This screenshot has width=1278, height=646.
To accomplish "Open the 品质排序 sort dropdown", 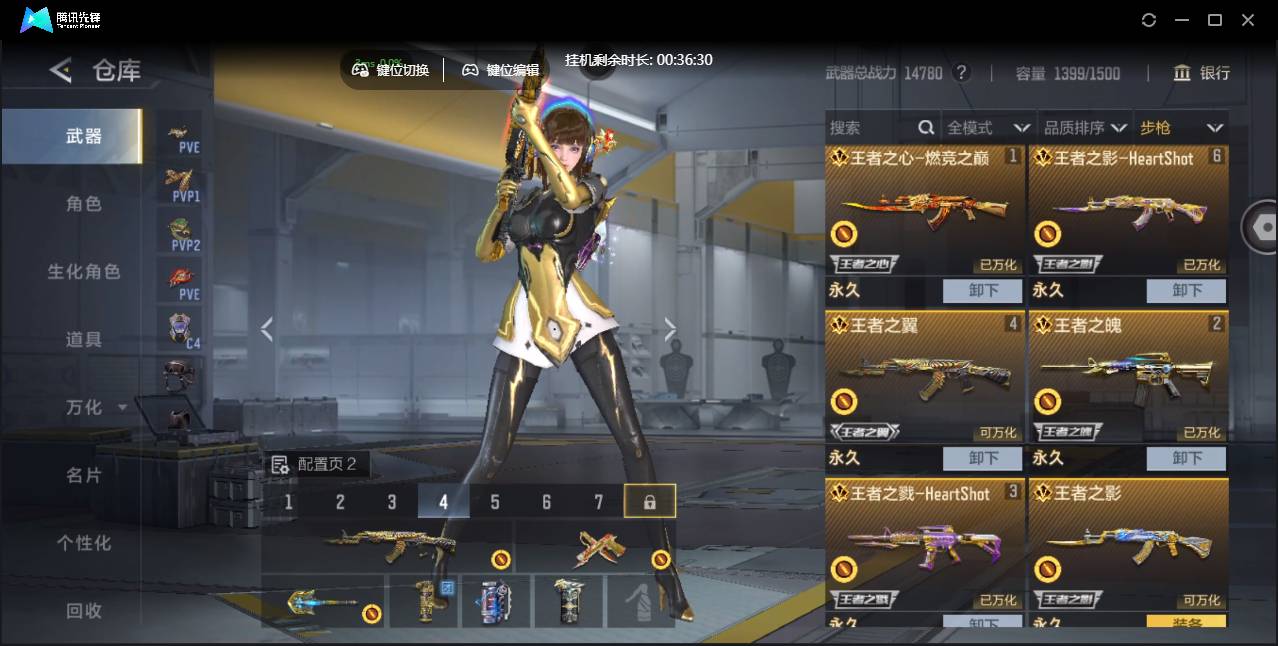I will tap(1085, 128).
